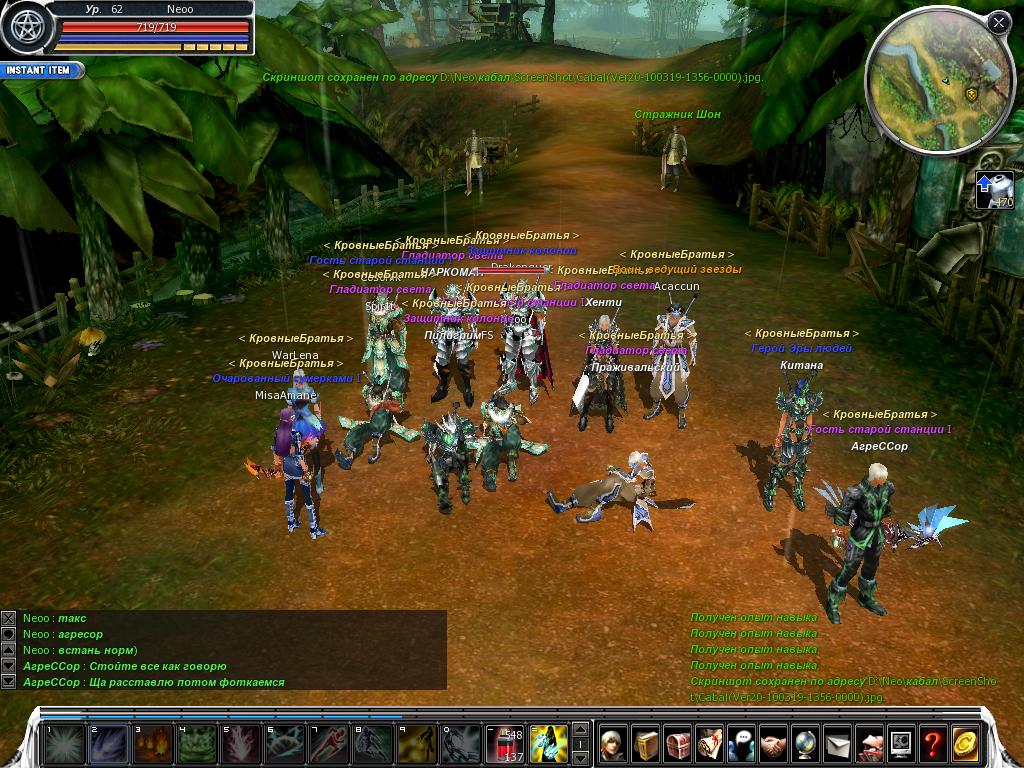
Task: Open the character portrait menu icon
Action: [613, 744]
